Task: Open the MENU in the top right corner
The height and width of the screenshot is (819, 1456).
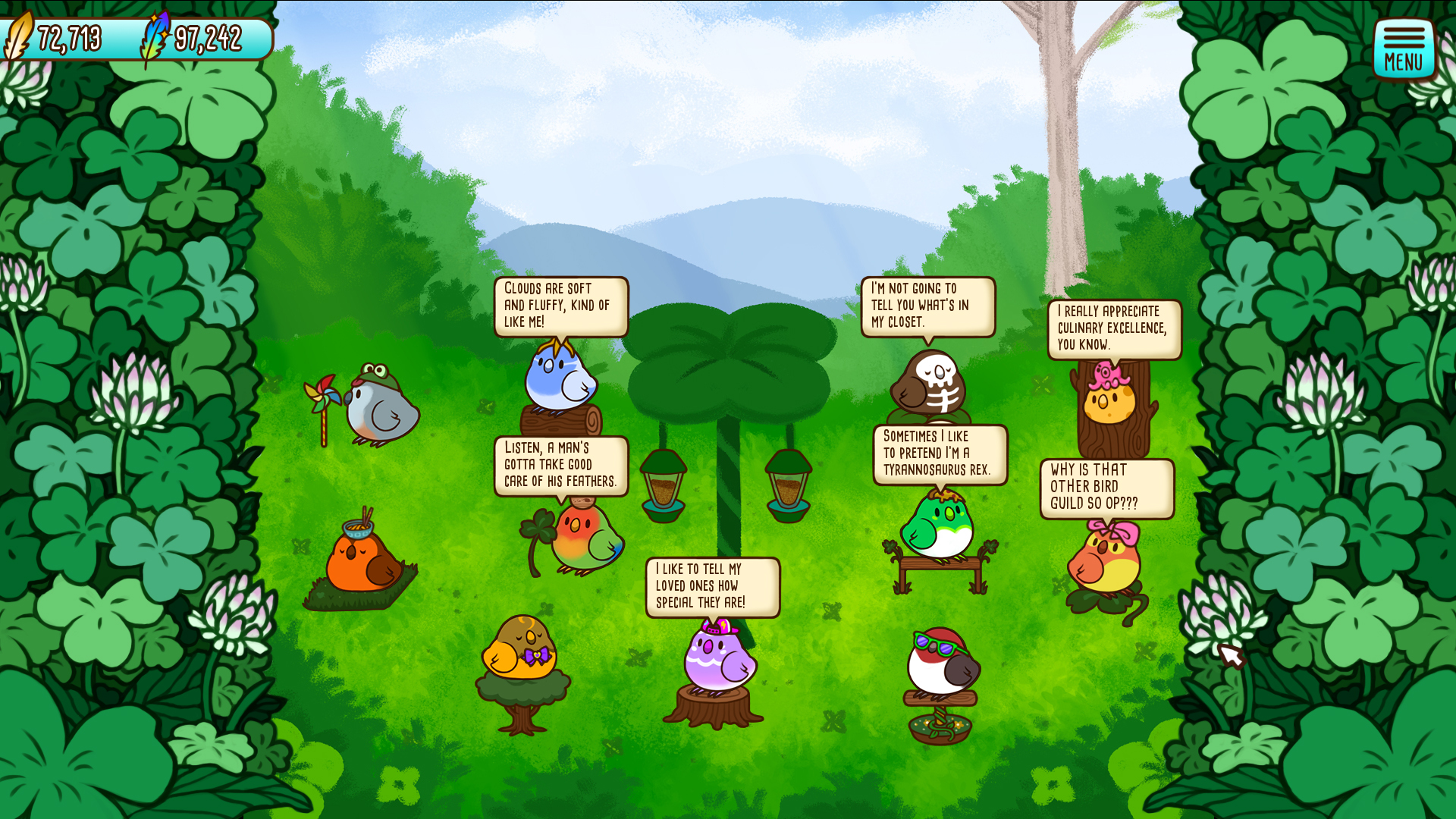Action: click(1404, 47)
